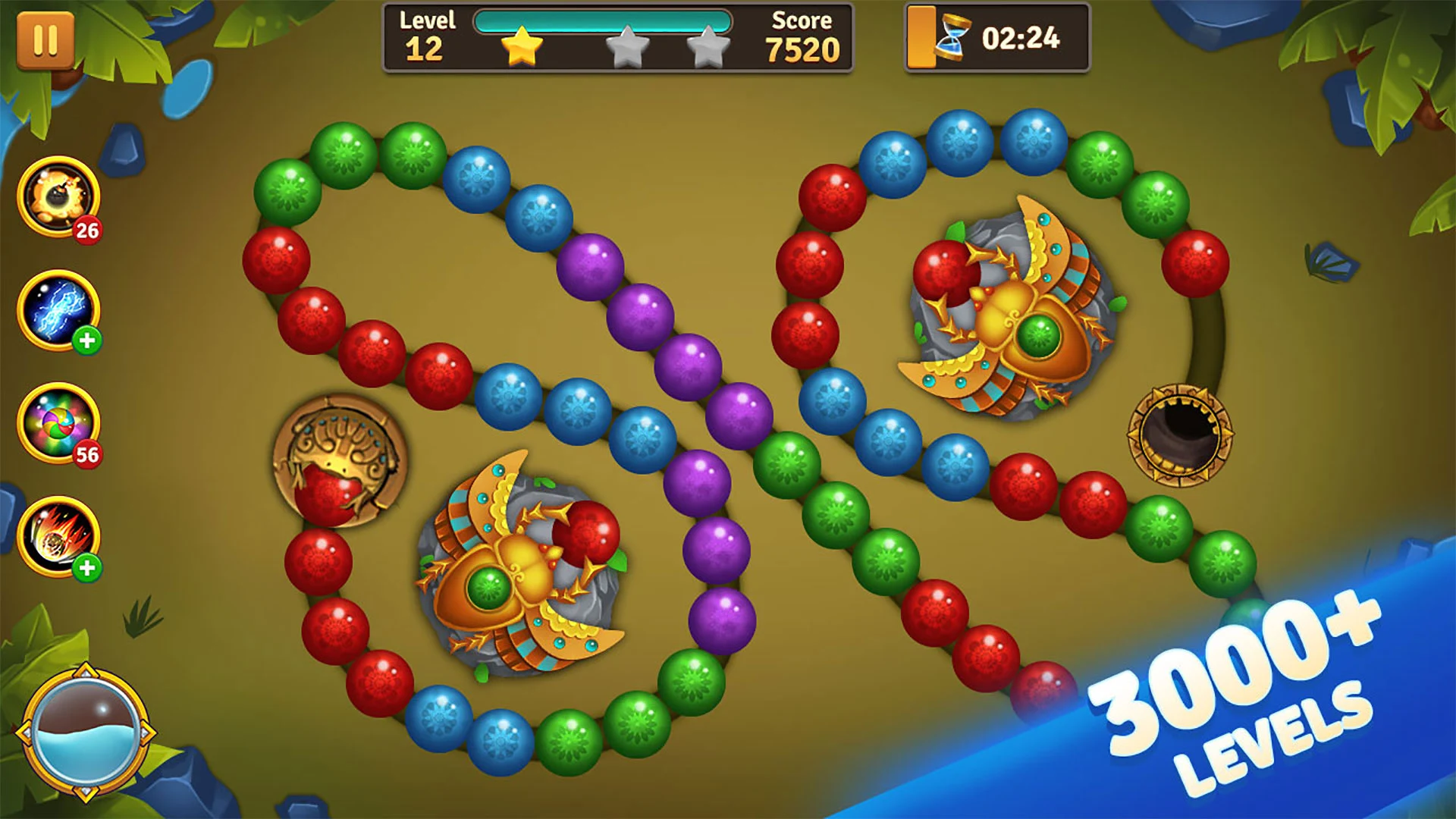
Task: Click the Score 7520 display
Action: coord(801,34)
